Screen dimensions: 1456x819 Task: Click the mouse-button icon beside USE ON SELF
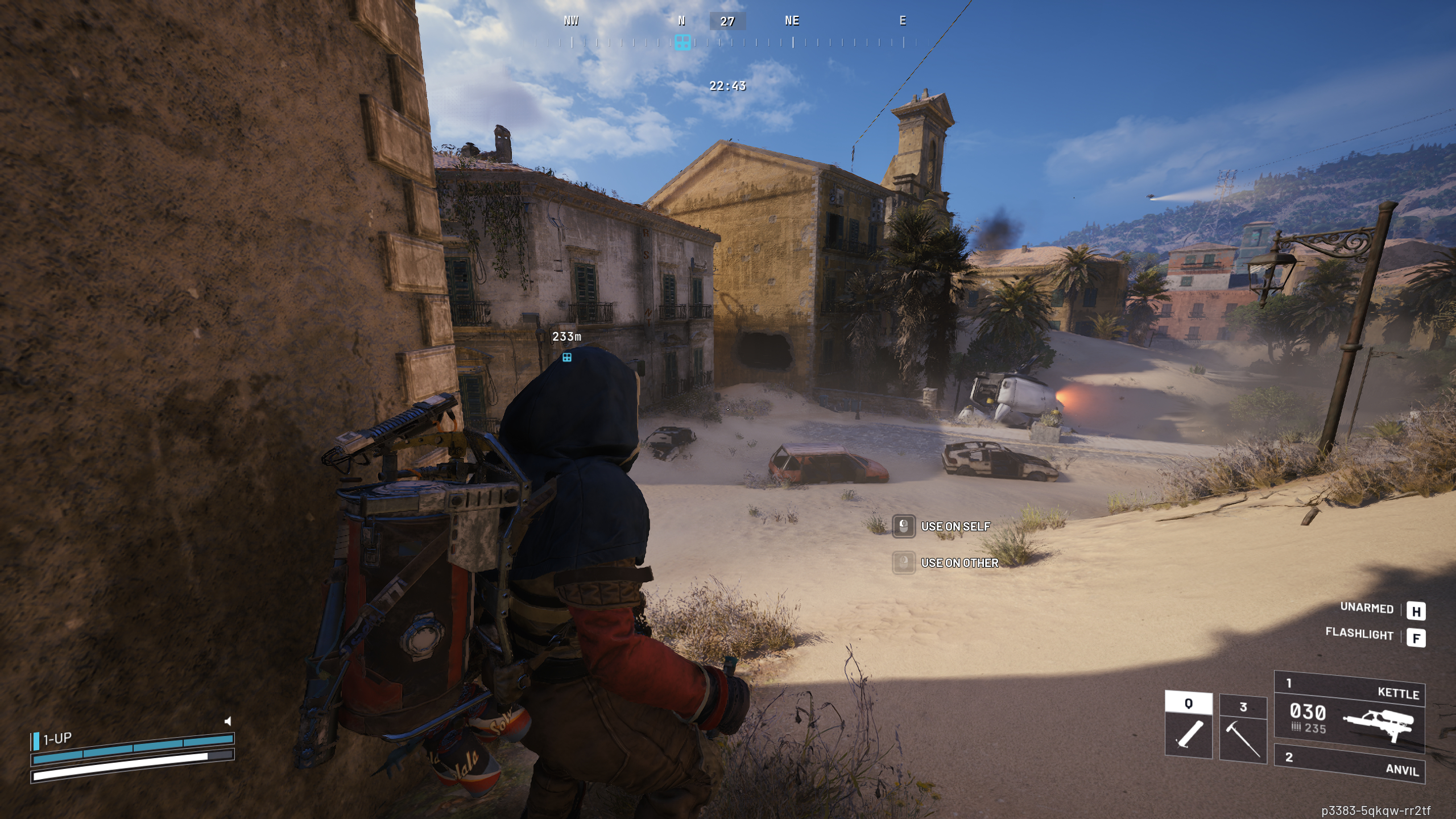[x=905, y=527]
